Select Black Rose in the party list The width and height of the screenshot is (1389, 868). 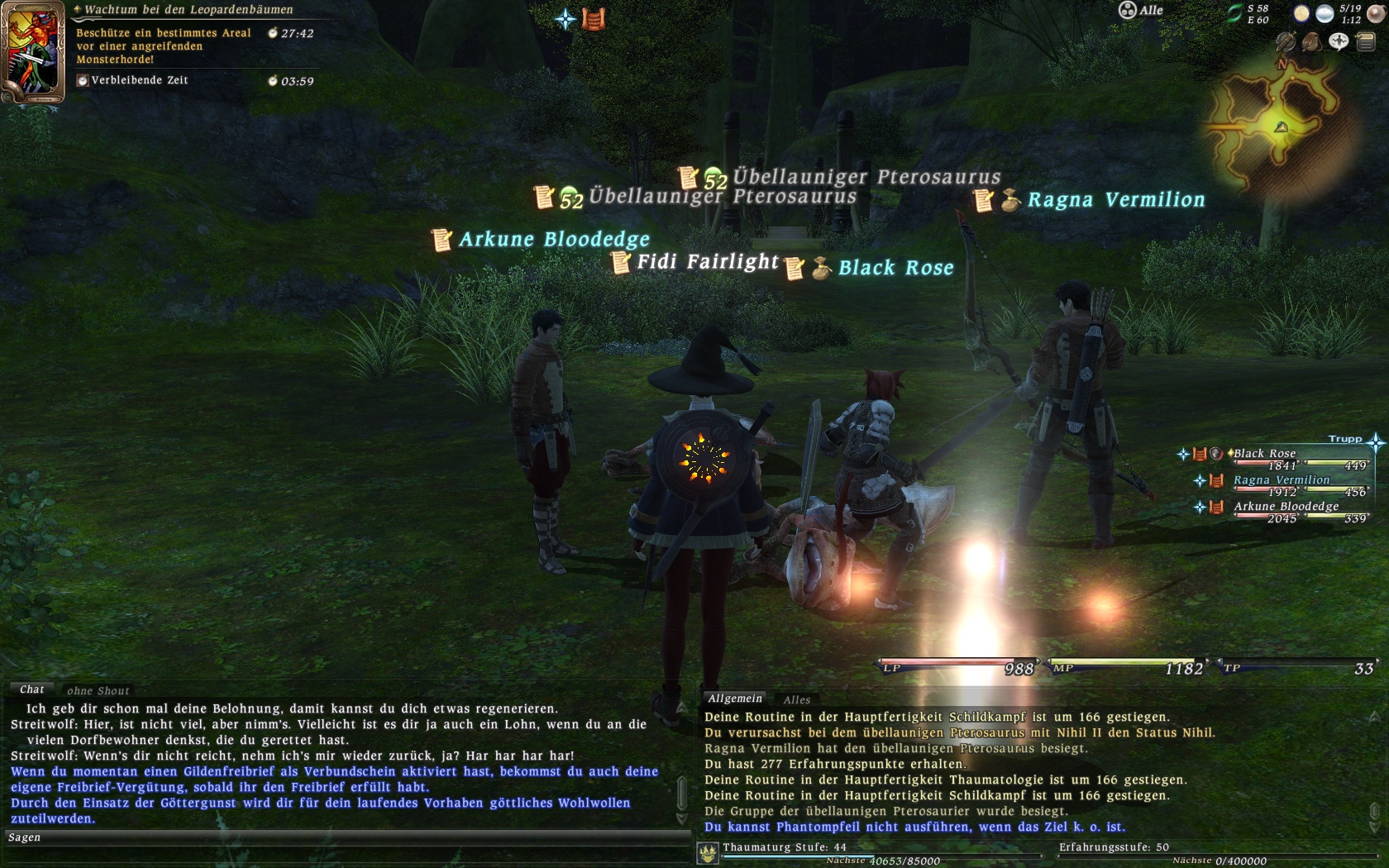pos(1264,454)
